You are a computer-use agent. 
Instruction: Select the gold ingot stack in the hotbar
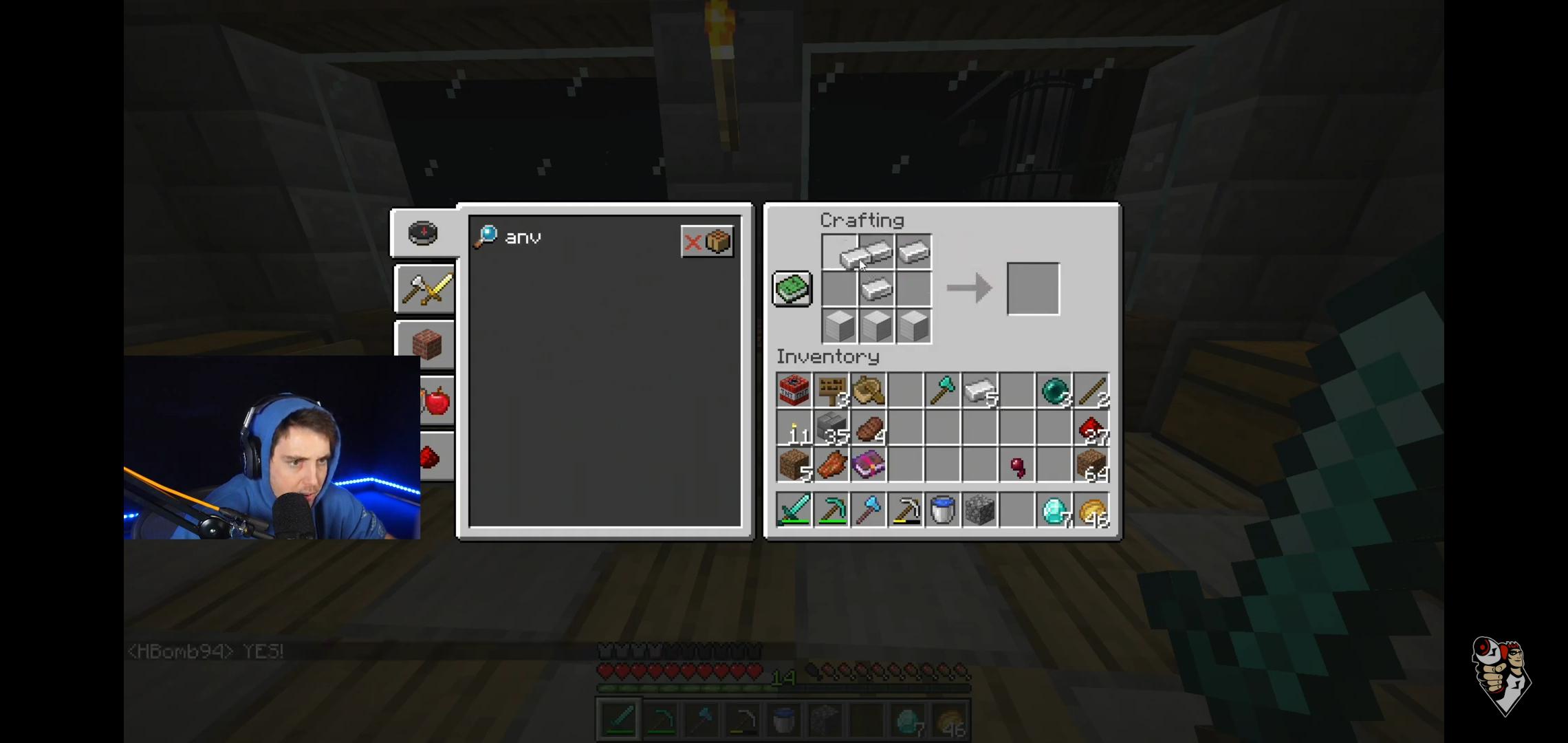pyautogui.click(x=1093, y=509)
